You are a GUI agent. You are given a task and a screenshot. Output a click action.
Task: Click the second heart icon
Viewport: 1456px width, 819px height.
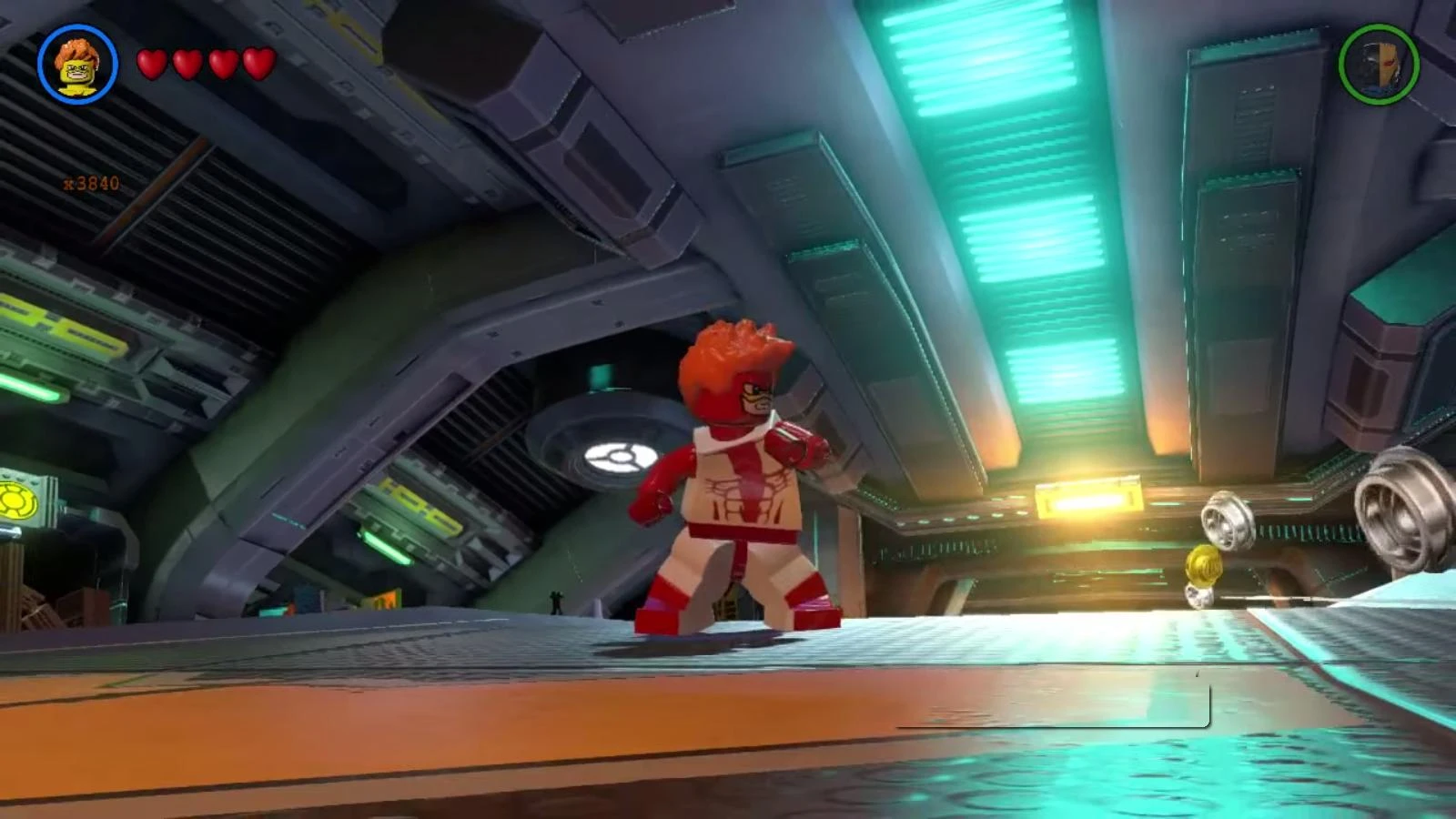(x=185, y=65)
